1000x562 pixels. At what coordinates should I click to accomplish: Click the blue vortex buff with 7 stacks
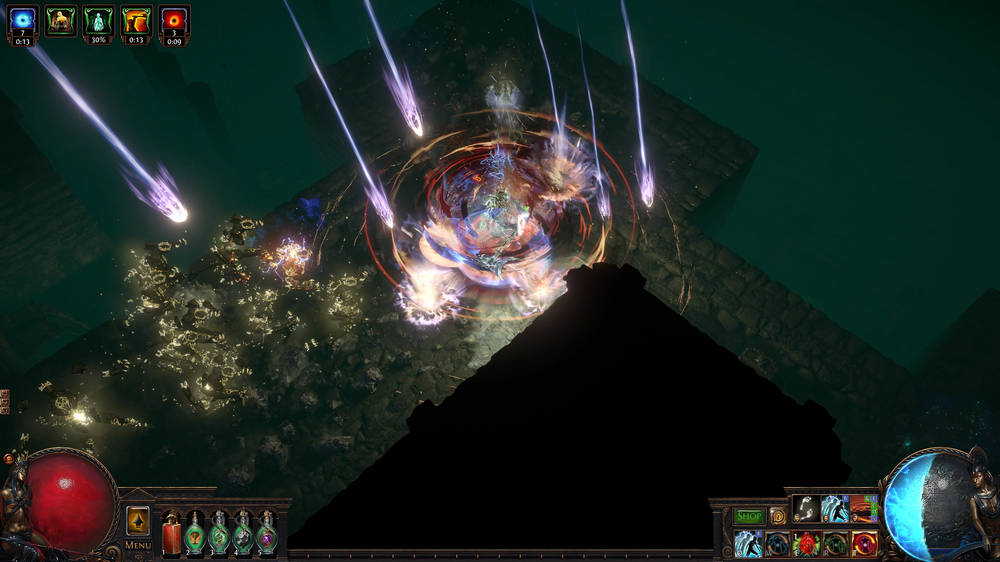tap(23, 20)
